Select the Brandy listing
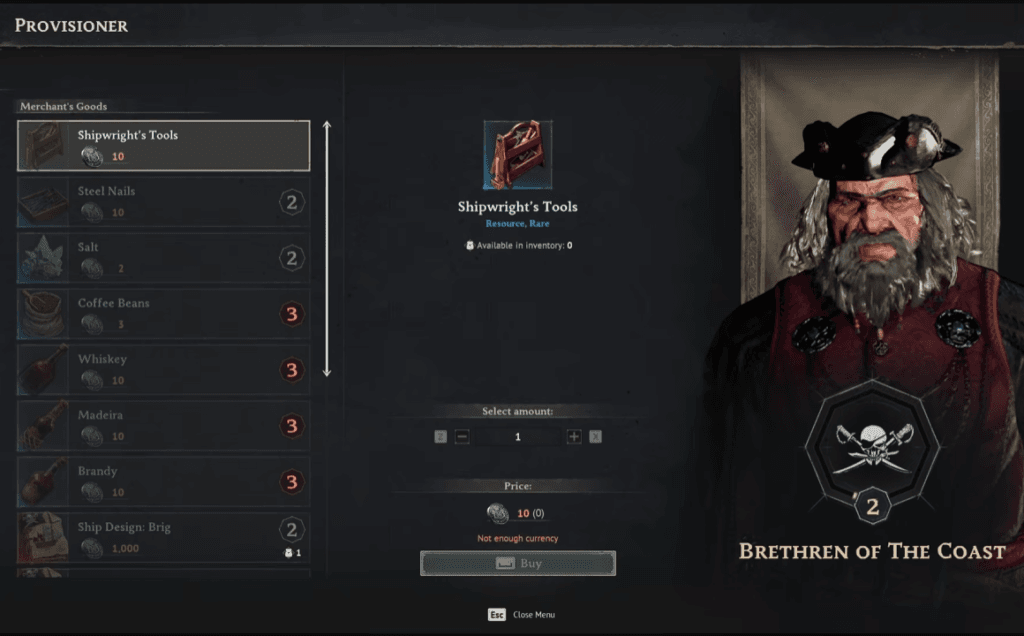This screenshot has height=636, width=1024. (164, 482)
